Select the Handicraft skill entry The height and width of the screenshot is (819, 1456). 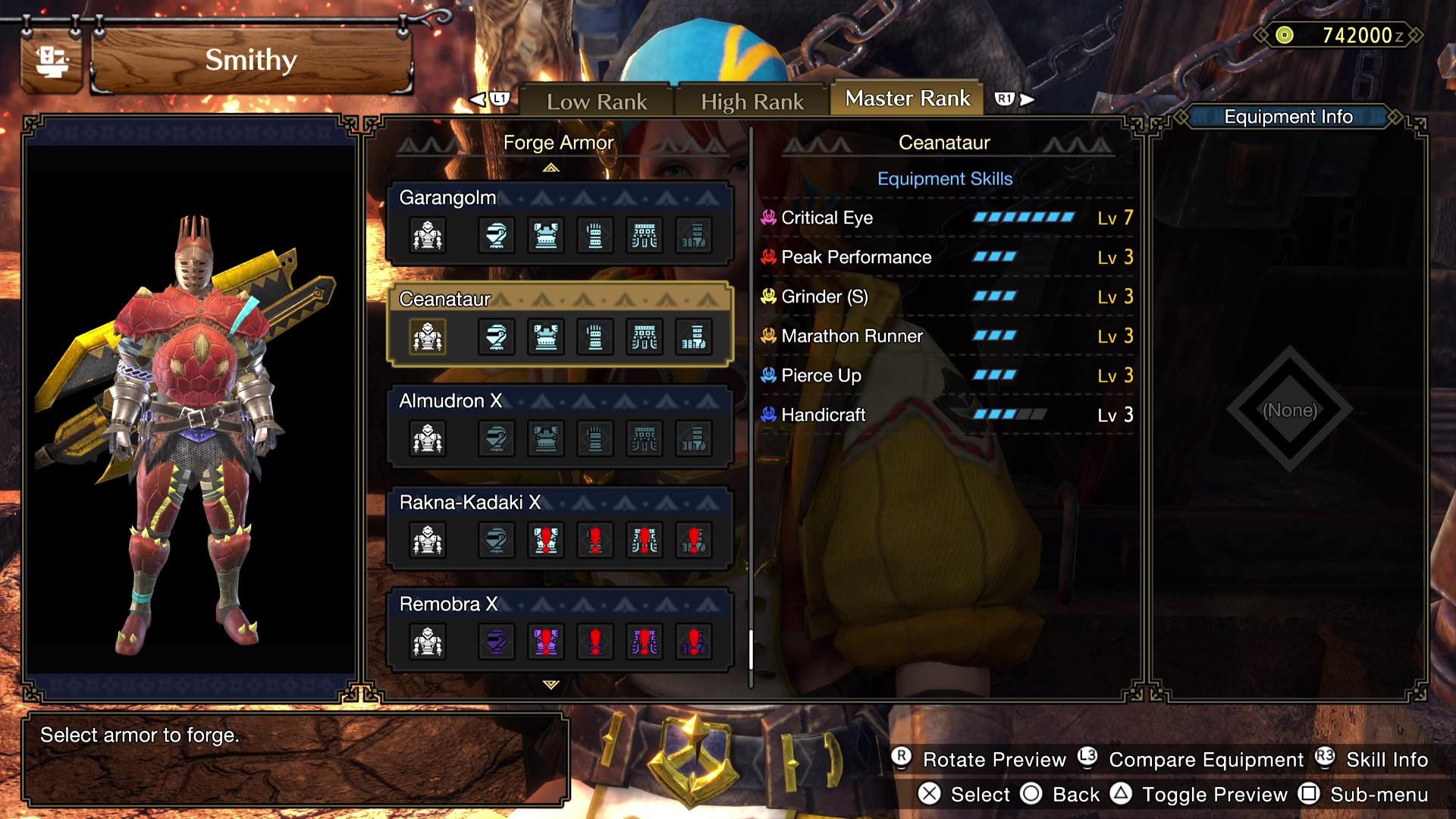[946, 416]
